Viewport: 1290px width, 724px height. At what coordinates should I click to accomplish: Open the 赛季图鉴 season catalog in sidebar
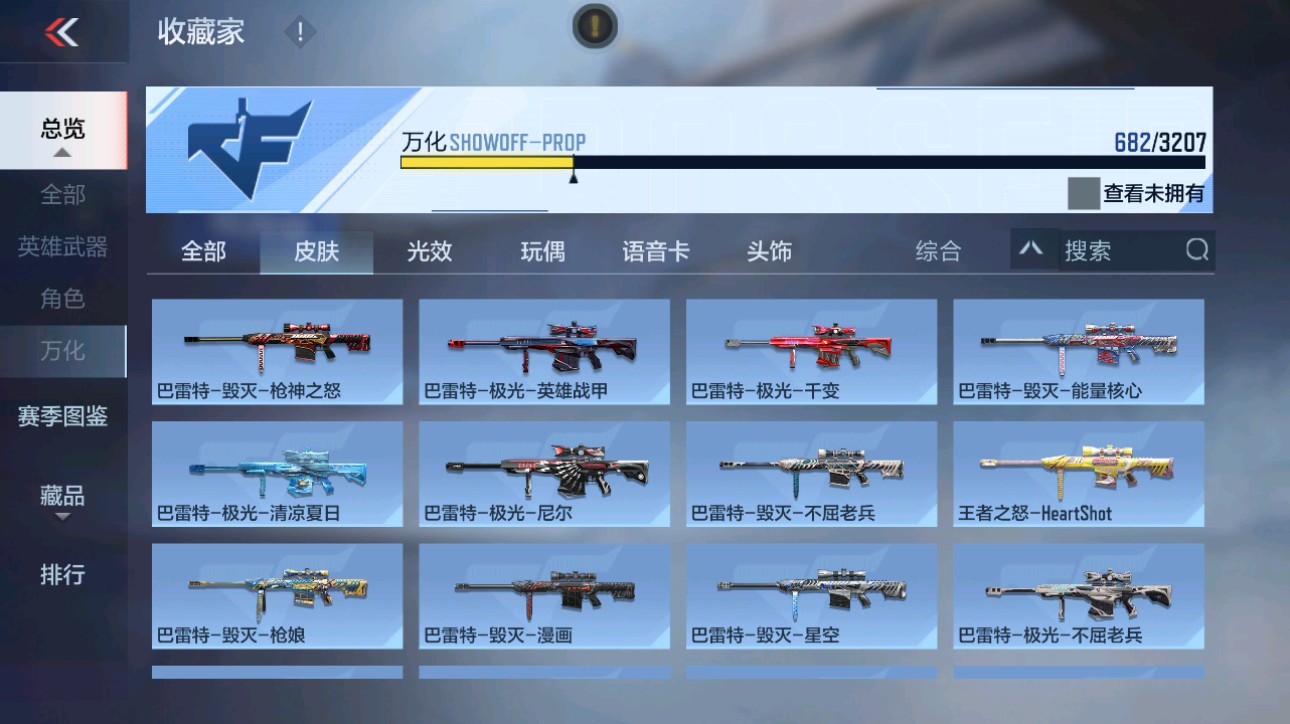62,416
